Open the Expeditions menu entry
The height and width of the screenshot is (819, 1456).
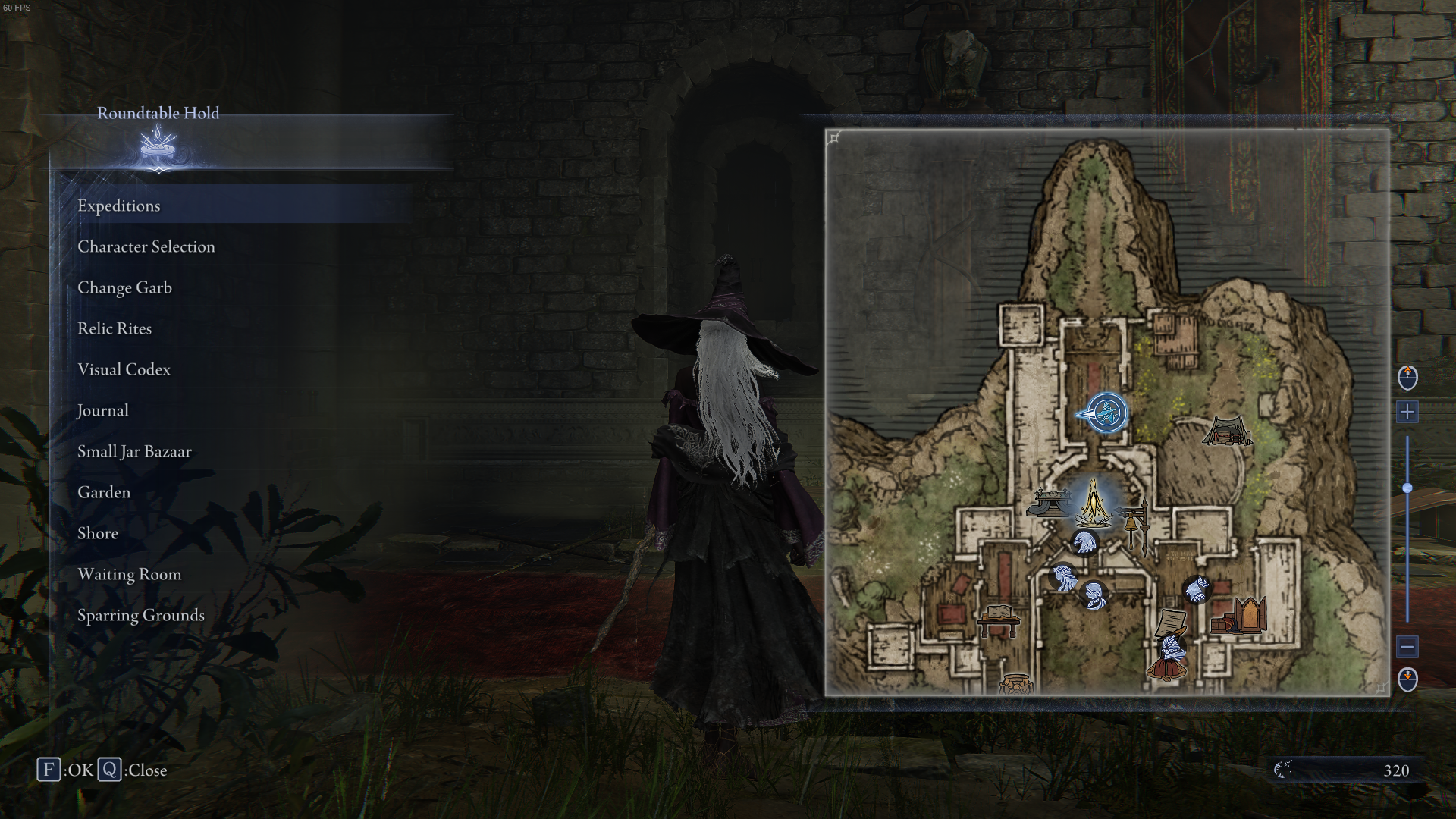(119, 206)
